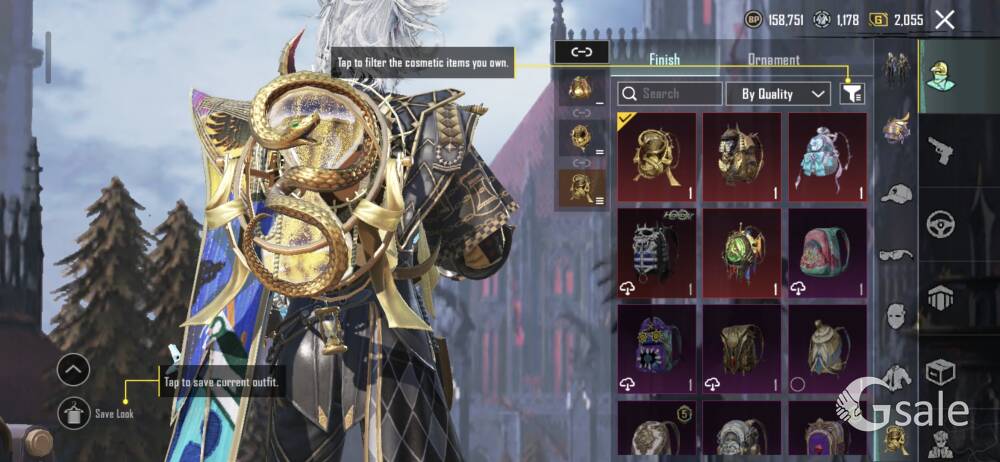Pick the purple monster-mouth backpack
Viewport: 1000px width, 462px height.
tap(656, 347)
